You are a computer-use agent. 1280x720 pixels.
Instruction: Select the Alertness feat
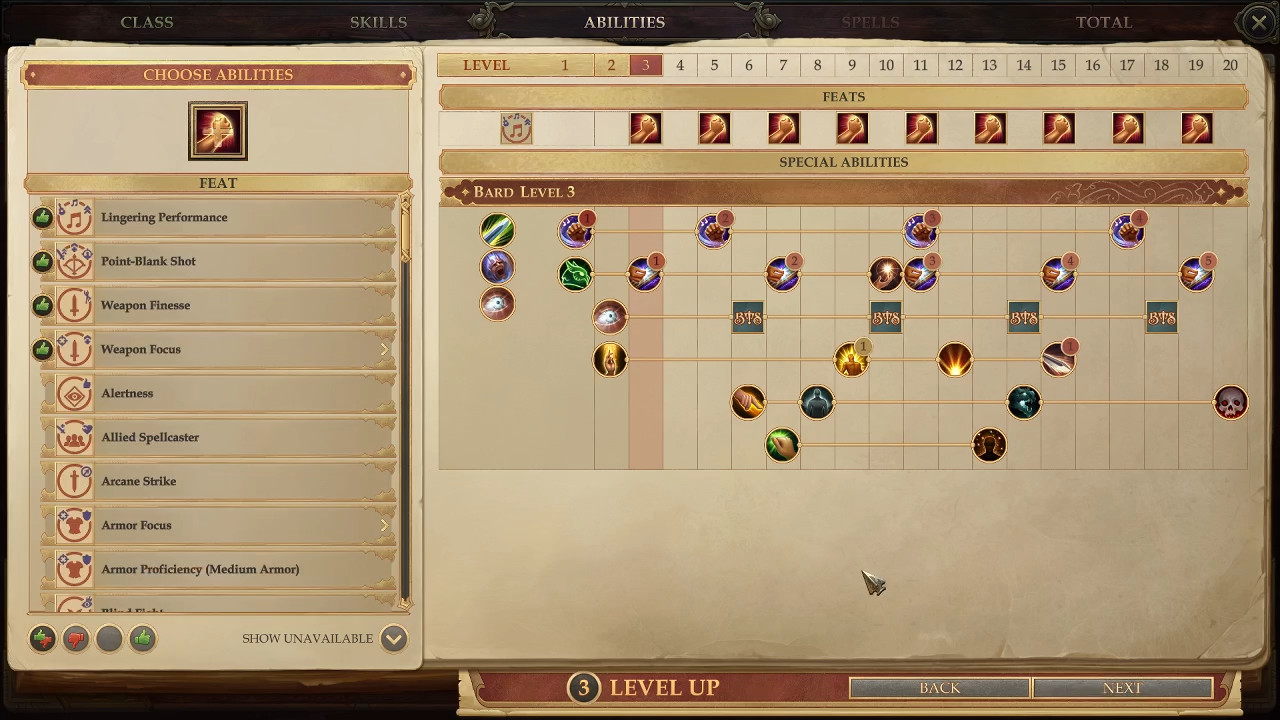[x=220, y=393]
